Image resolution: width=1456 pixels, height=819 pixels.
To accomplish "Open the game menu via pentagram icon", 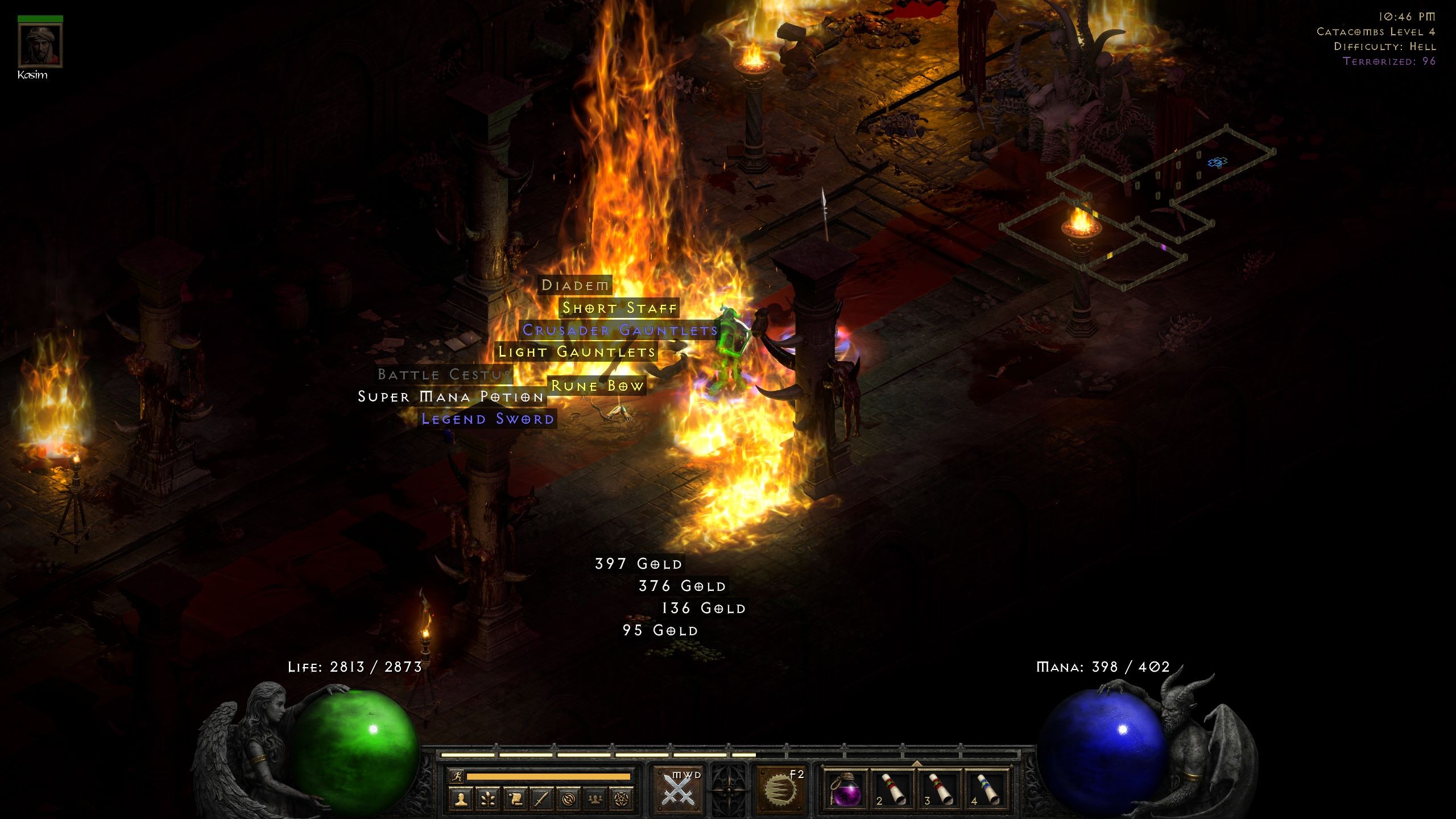I will [622, 801].
